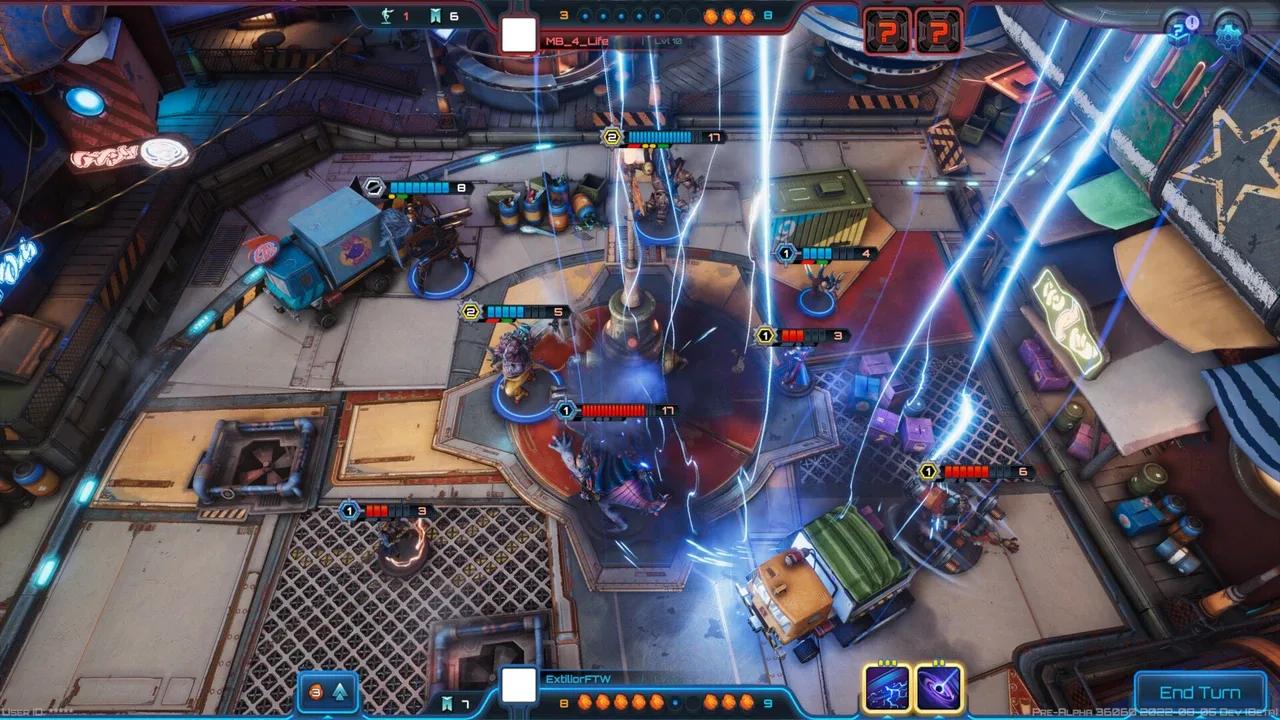Click the opponent avatar portrait at top
The height and width of the screenshot is (720, 1280).
coord(518,35)
